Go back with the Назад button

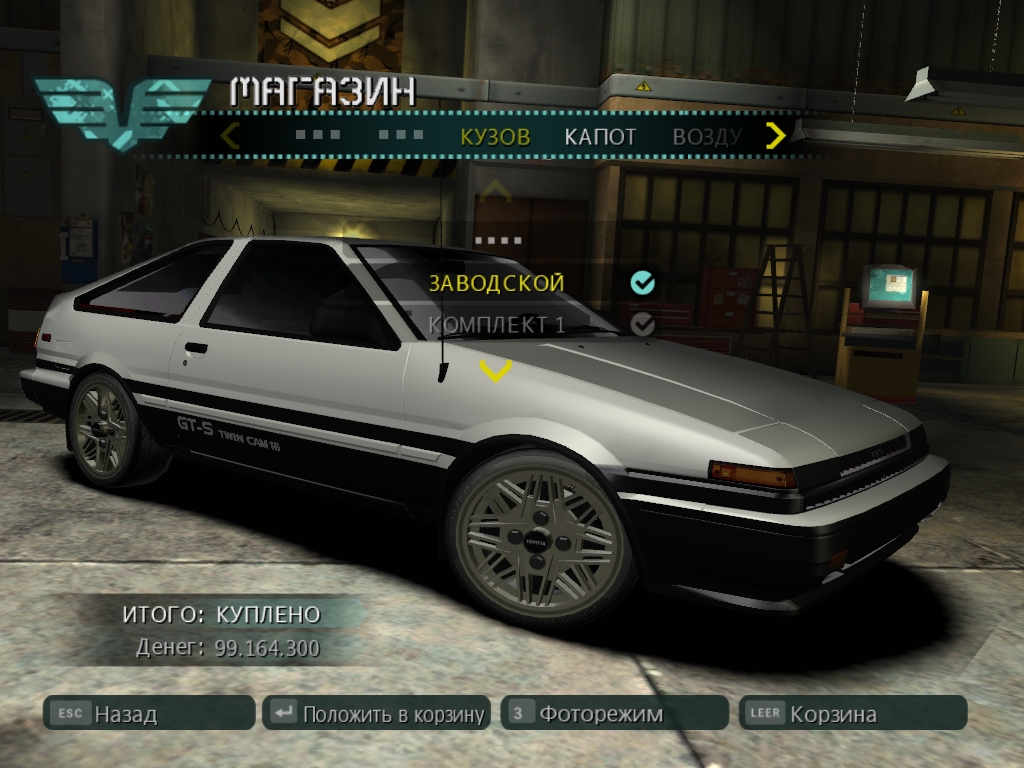[150, 714]
